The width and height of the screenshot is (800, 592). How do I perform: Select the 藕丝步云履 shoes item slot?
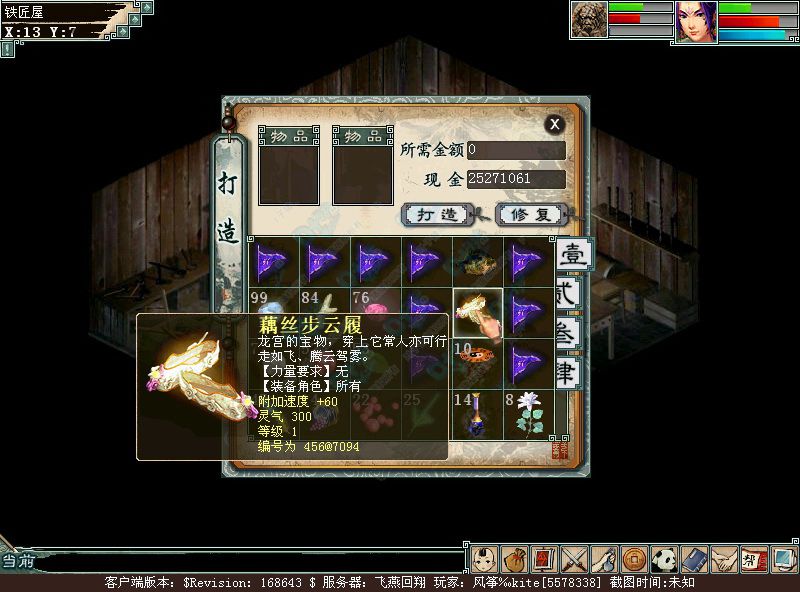478,312
